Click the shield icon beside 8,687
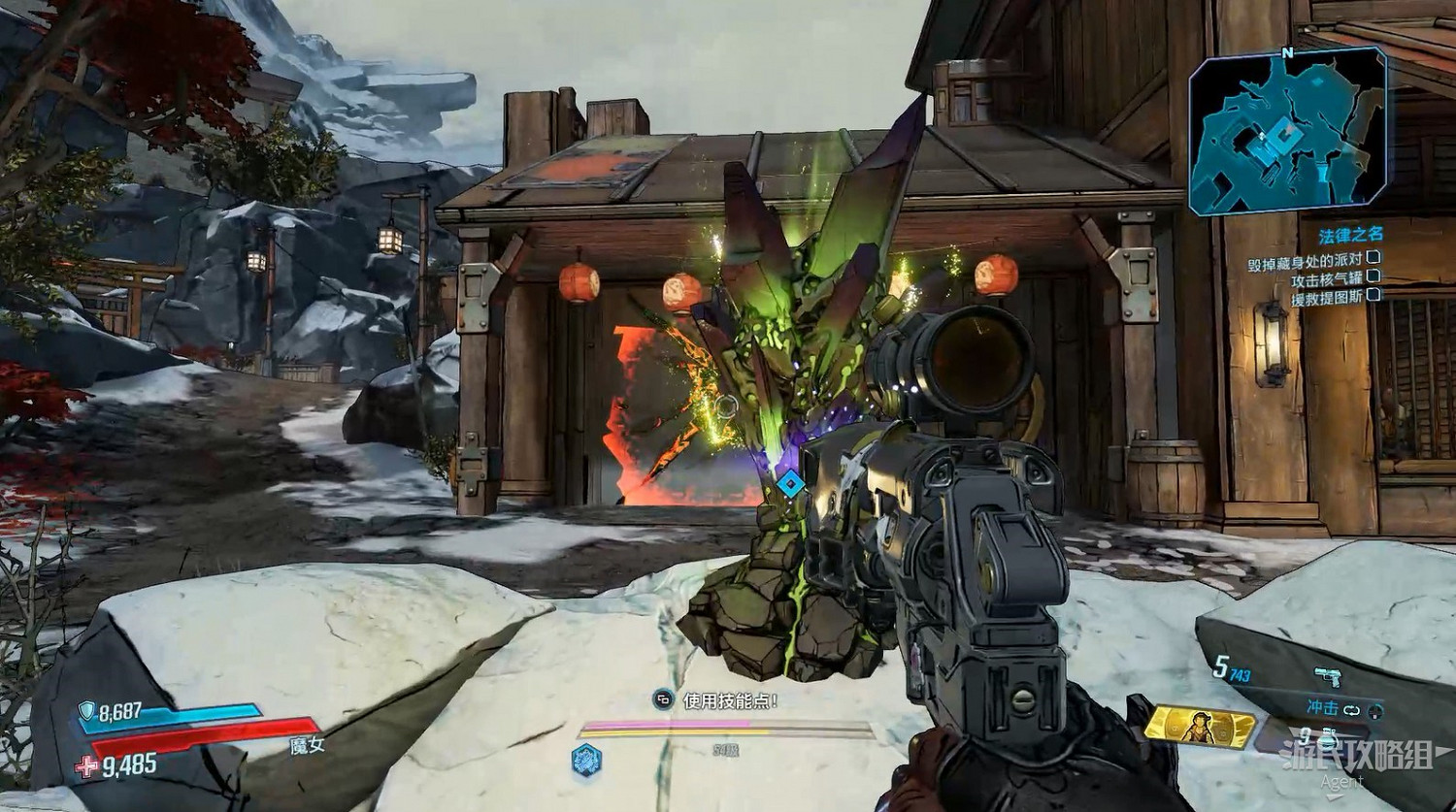The height and width of the screenshot is (812, 1456). (x=87, y=711)
